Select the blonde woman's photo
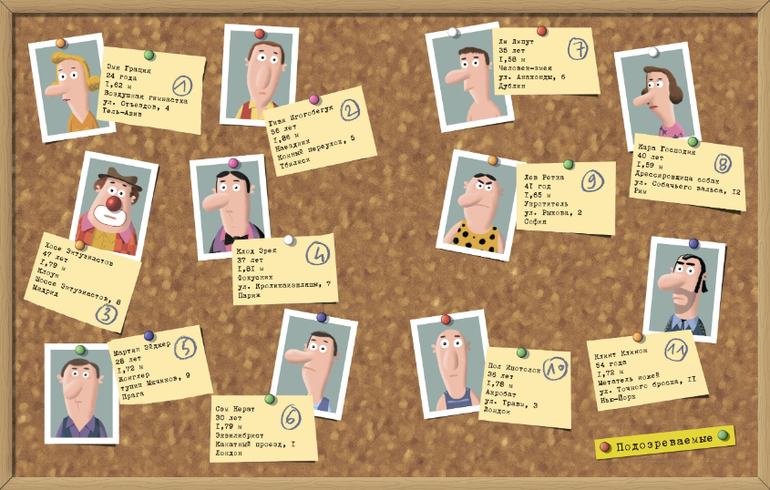Viewport: 770px width, 490px height. click(x=72, y=87)
